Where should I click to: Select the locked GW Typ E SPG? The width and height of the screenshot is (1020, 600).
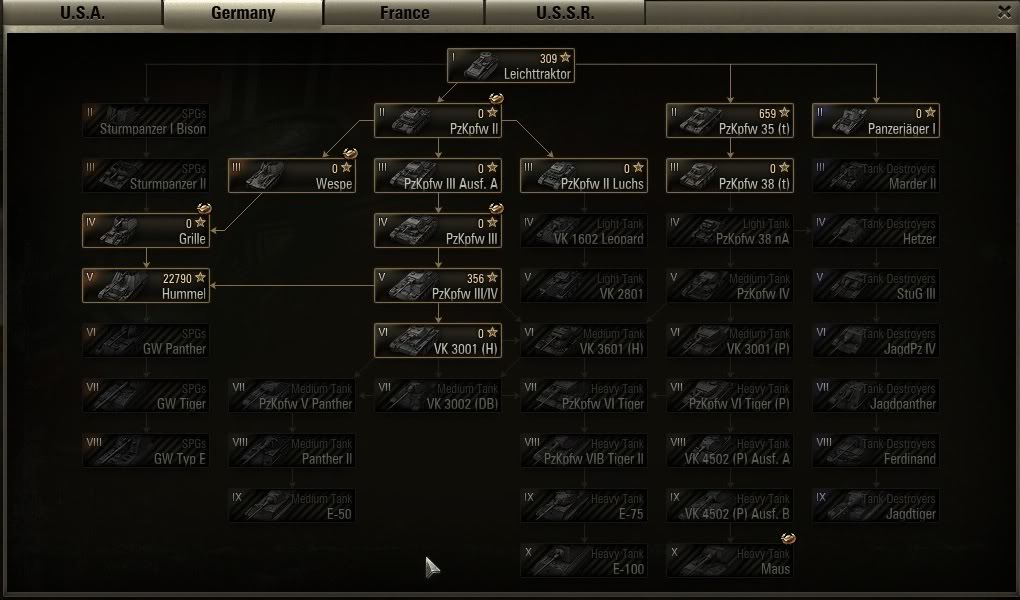coord(145,451)
